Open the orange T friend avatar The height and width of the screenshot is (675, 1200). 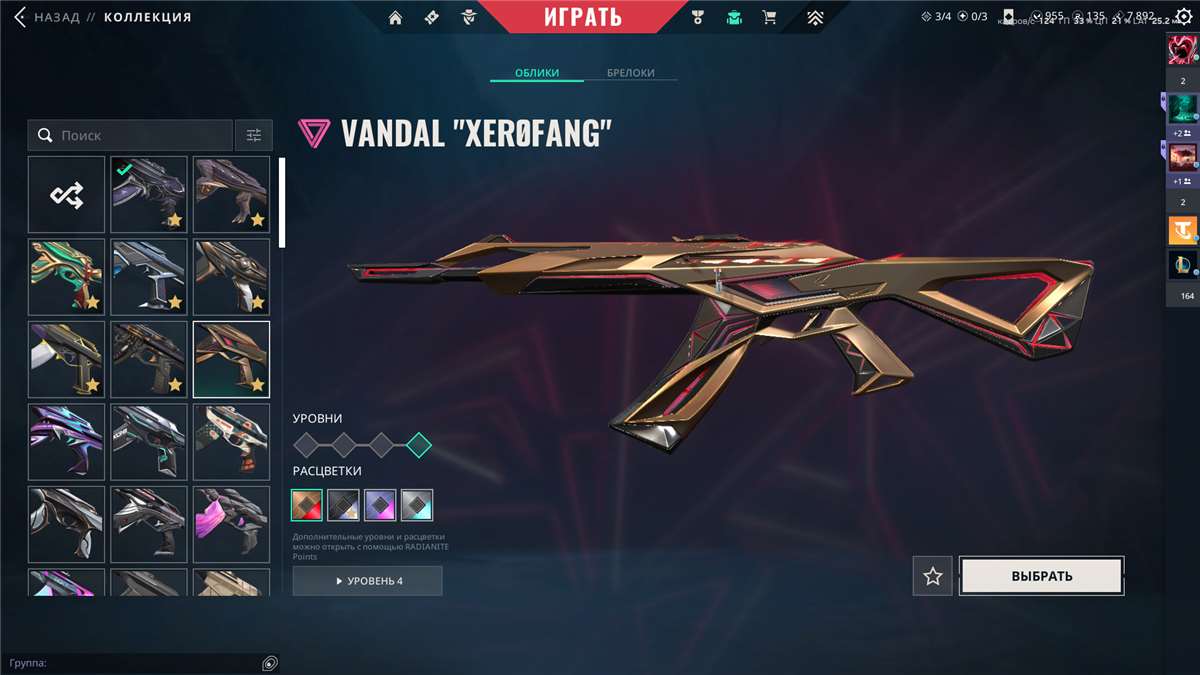(1182, 231)
